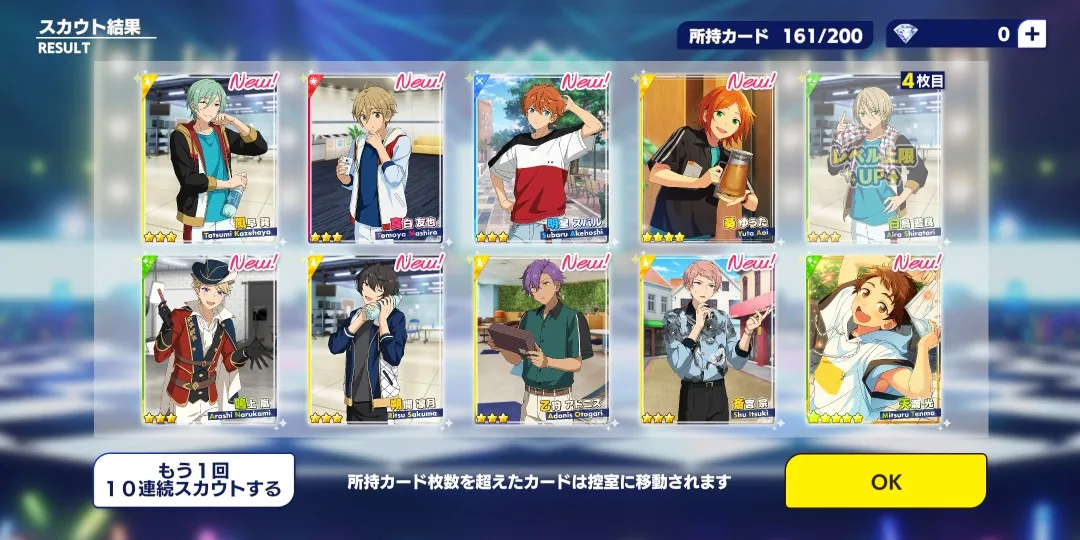Select the Tatsumi Kazehaya card
This screenshot has height=540, width=1080.
coord(210,158)
